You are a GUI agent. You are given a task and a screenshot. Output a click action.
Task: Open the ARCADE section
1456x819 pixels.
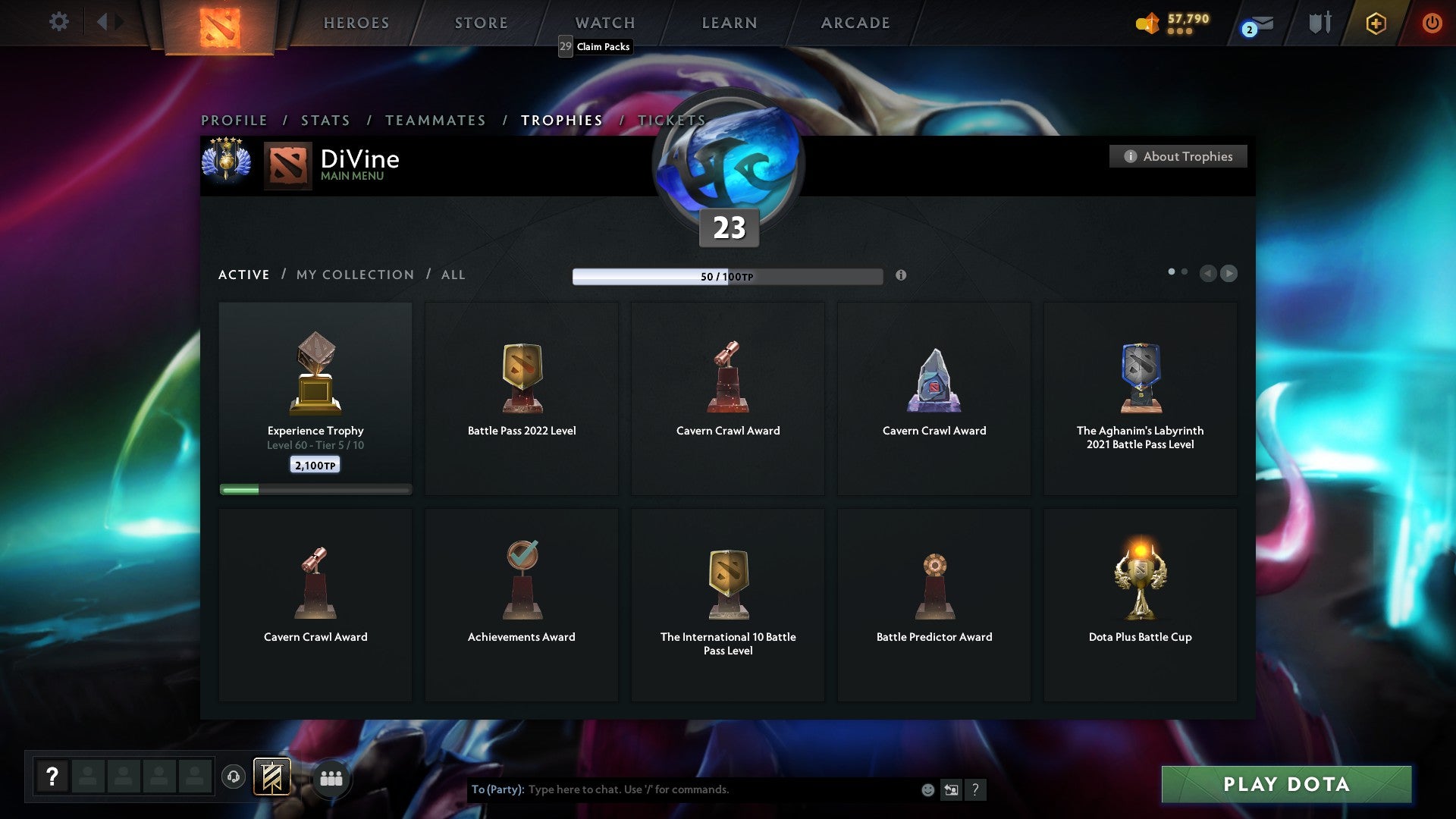pos(855,23)
